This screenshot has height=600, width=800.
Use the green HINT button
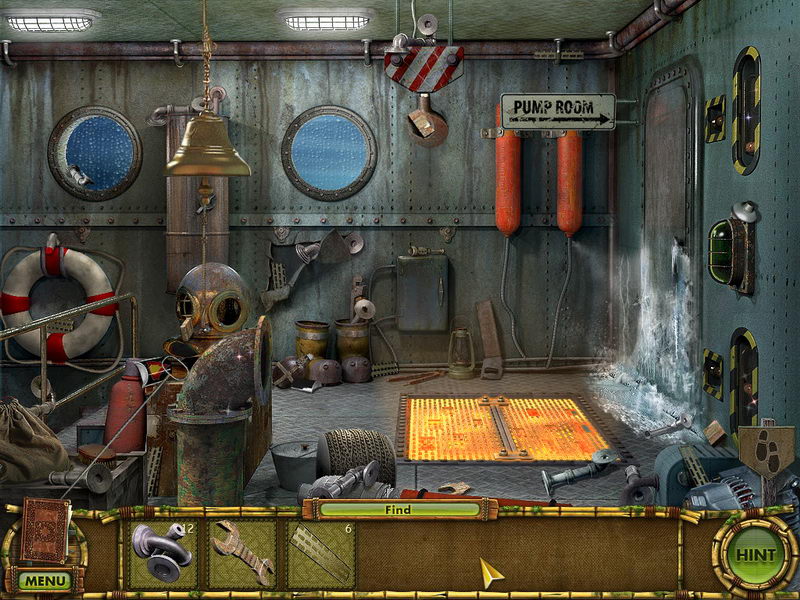(x=755, y=553)
